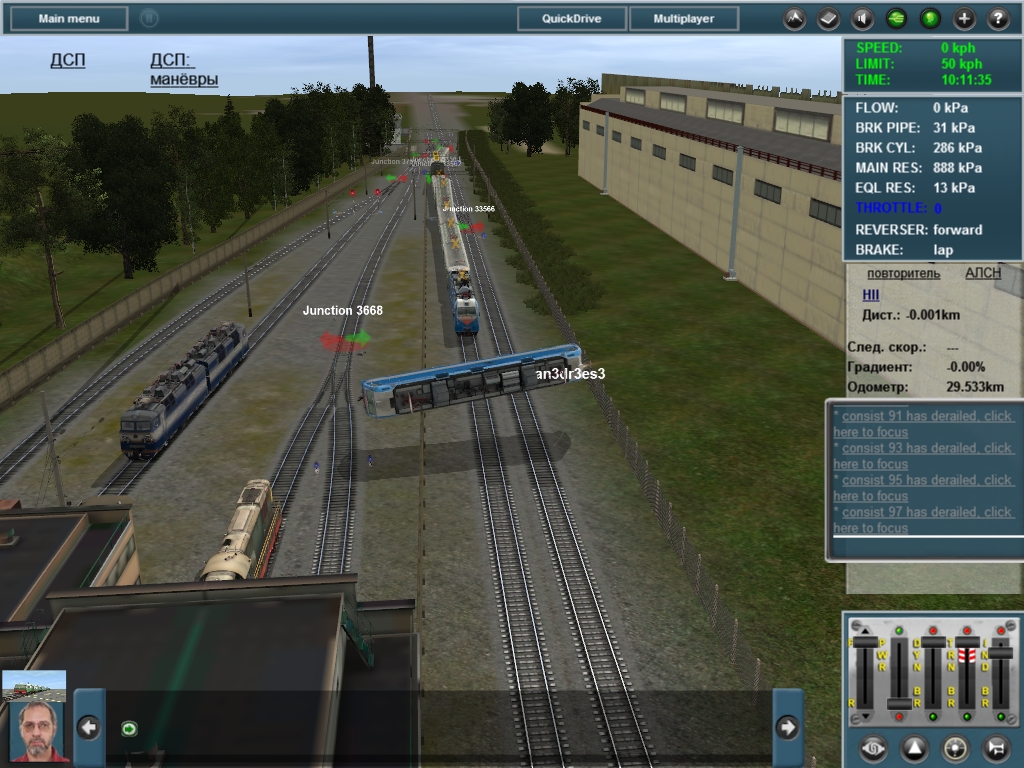Click the pantograph up-arrow button
Screen dimensions: 1024x768
[915, 748]
